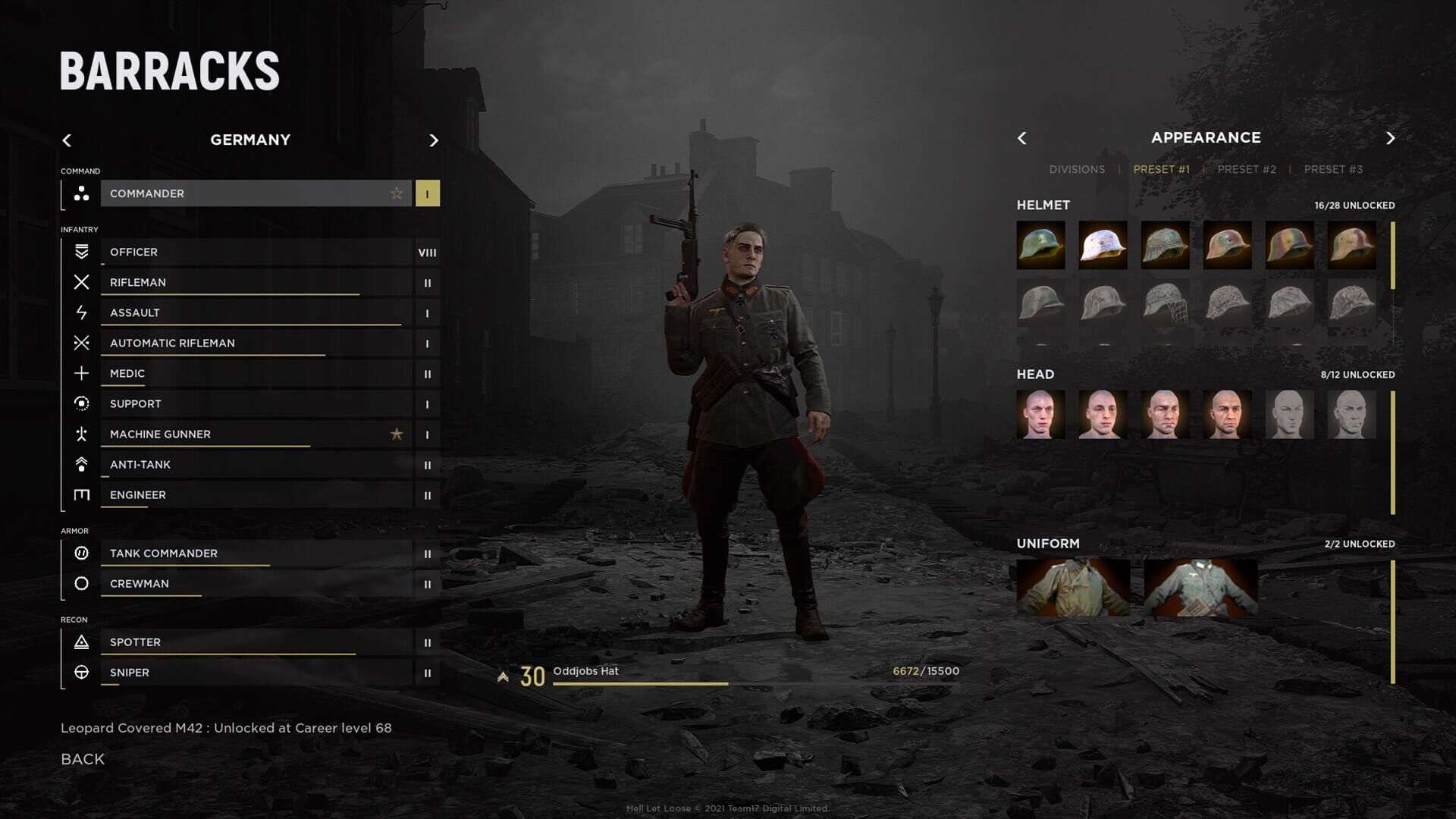Switch to the next nation with right chevron
The height and width of the screenshot is (819, 1456).
click(434, 140)
